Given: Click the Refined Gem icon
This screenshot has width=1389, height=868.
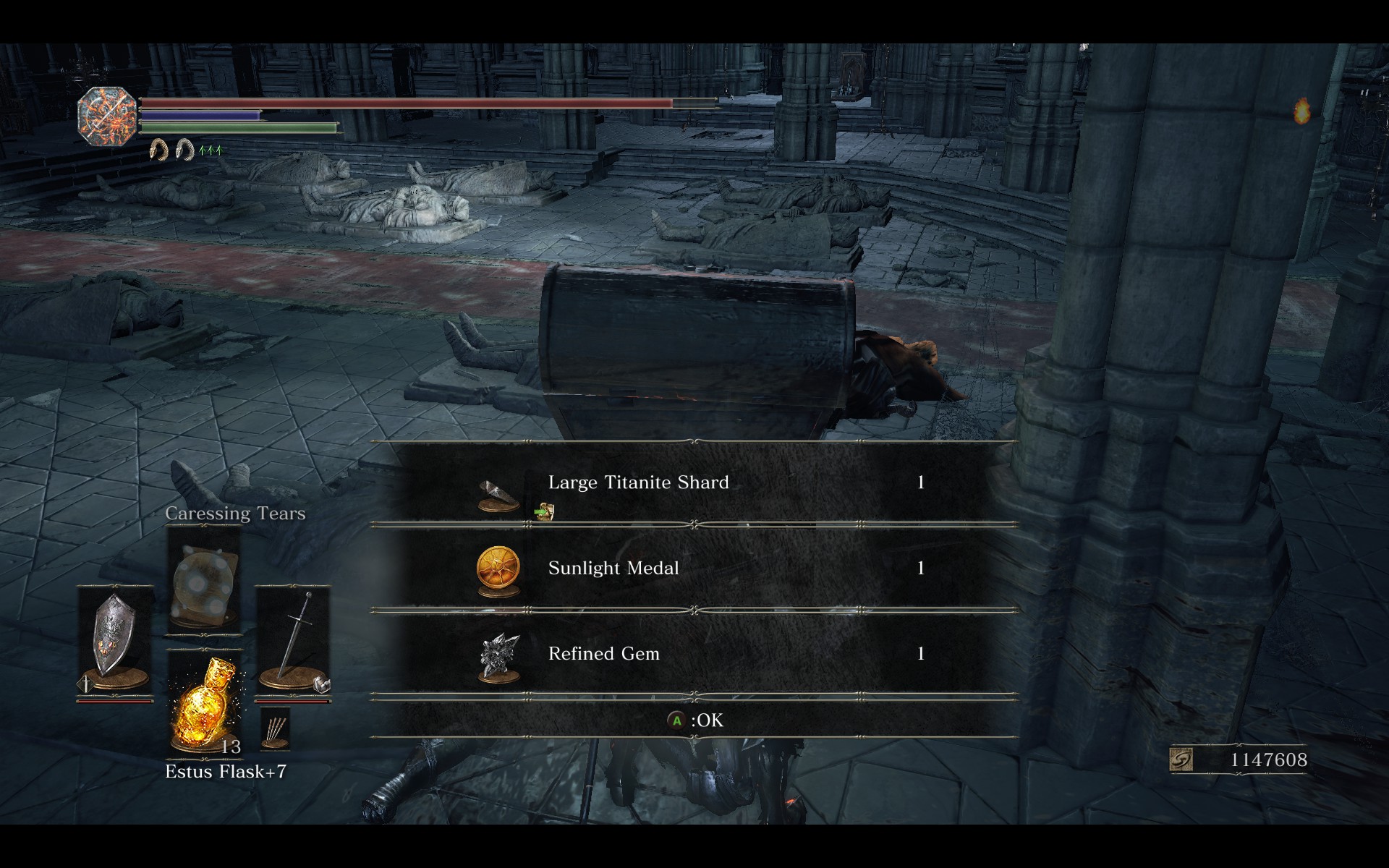Looking at the screenshot, I should 500,656.
